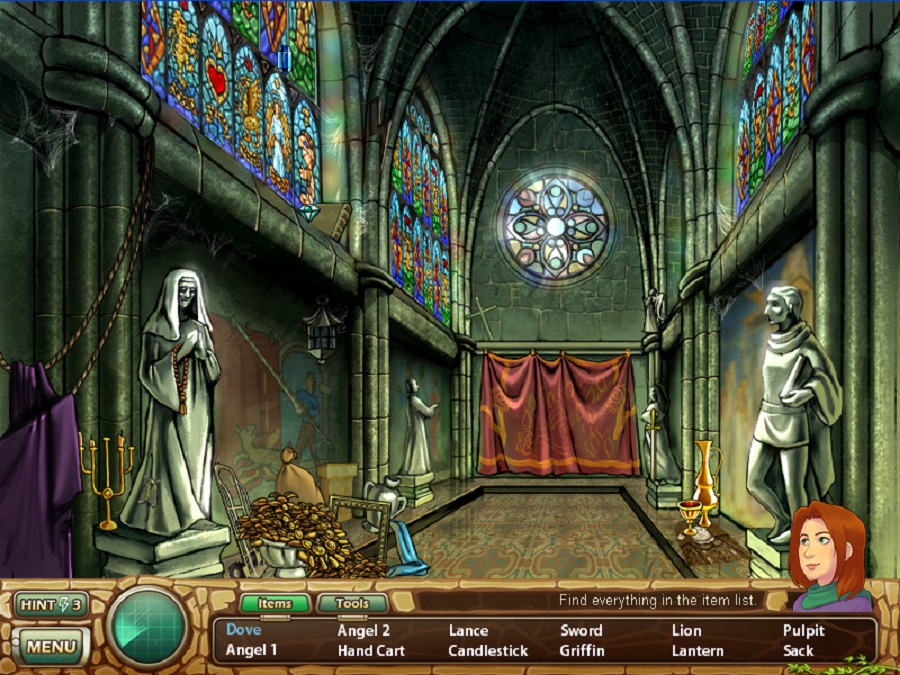Select Pulpit in the item list
Image resolution: width=900 pixels, height=675 pixels.
pyautogui.click(x=803, y=630)
